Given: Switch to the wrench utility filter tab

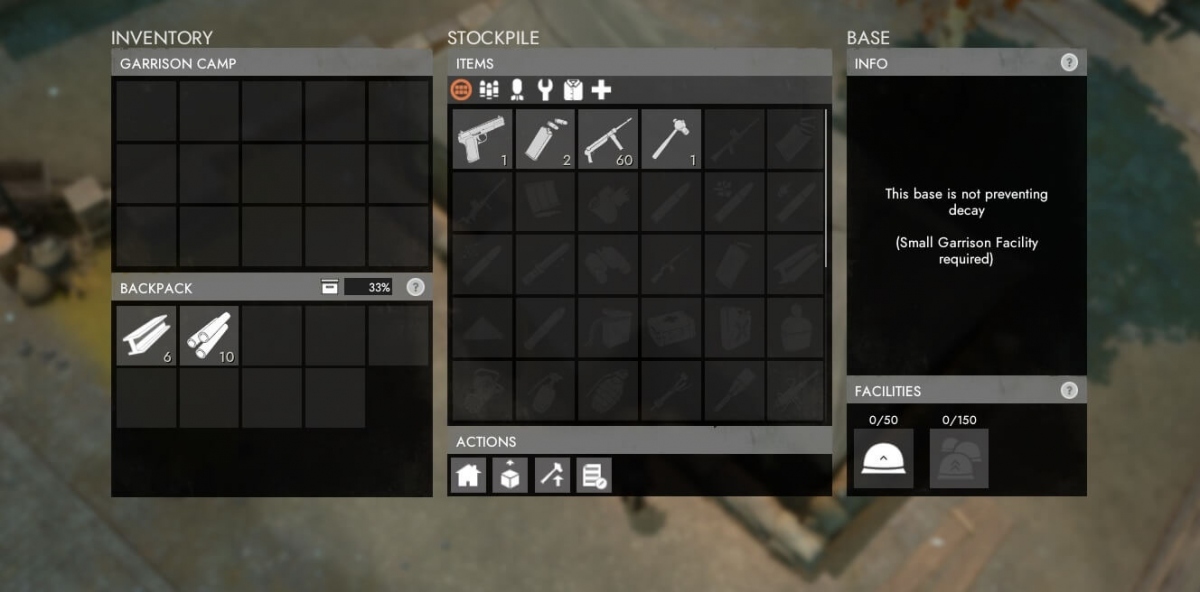Looking at the screenshot, I should coord(545,90).
